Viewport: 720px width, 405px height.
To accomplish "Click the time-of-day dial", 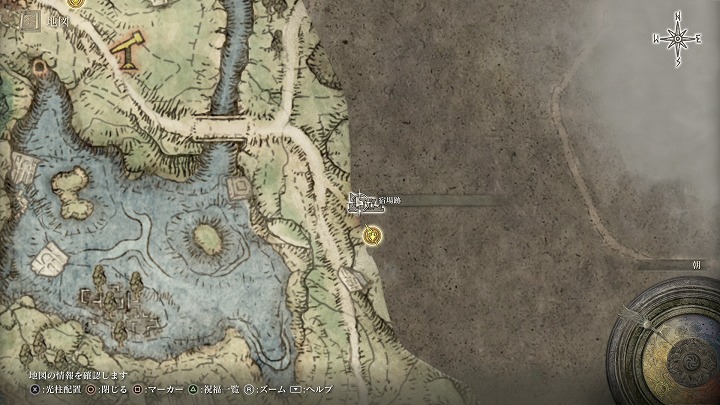I will point(673,344).
